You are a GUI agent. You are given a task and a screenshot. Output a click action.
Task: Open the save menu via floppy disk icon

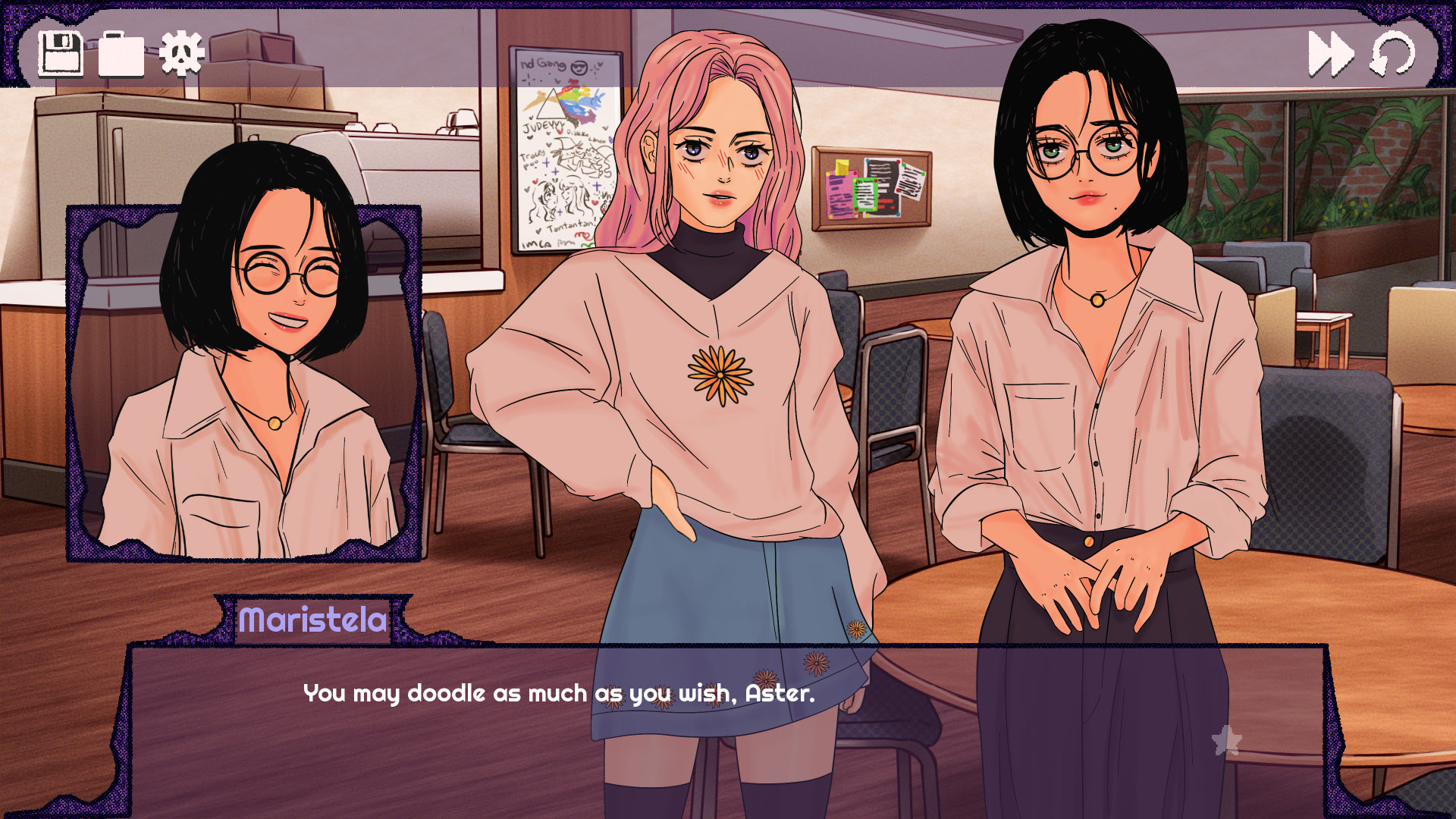coord(60,54)
